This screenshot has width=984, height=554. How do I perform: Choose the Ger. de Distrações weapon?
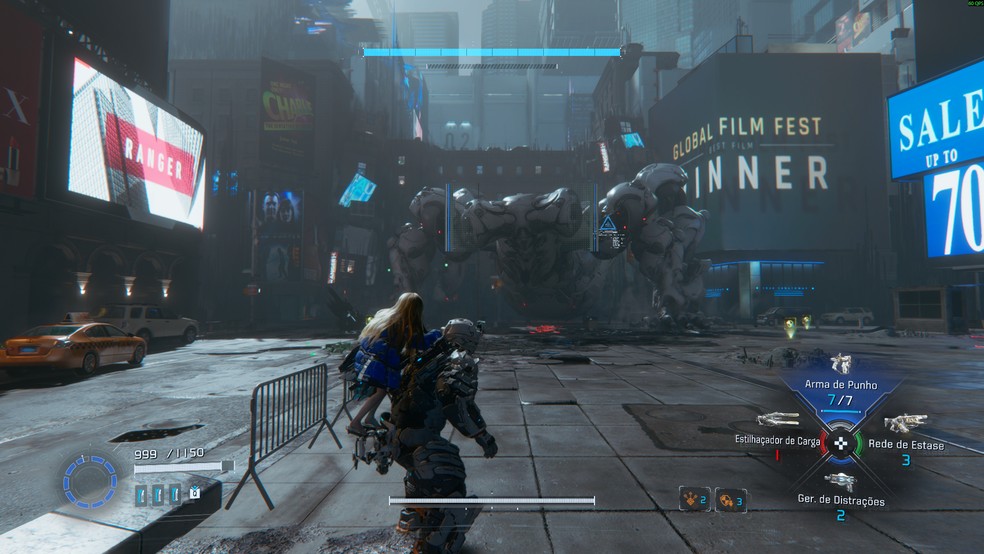(x=840, y=482)
